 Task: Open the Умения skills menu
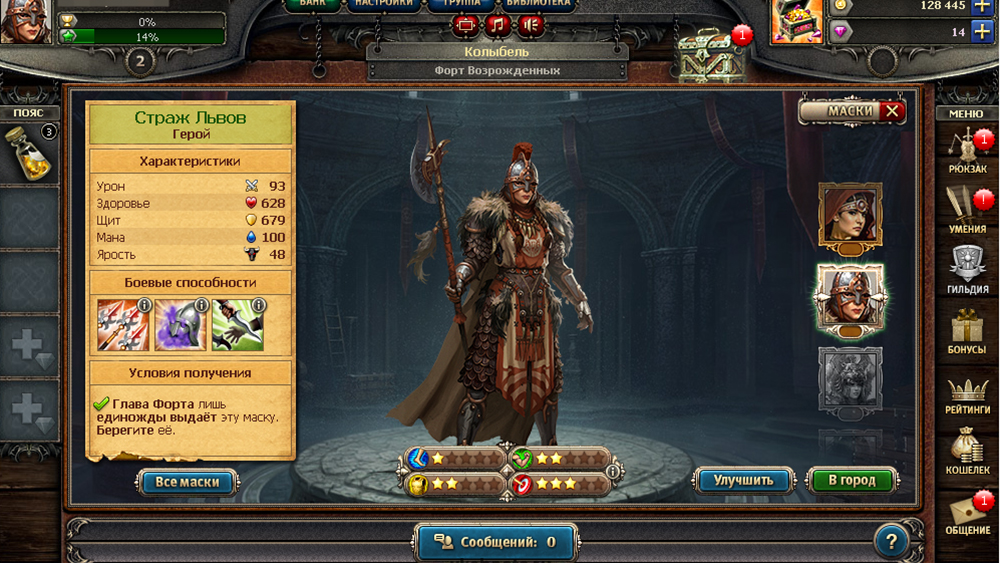(x=966, y=209)
